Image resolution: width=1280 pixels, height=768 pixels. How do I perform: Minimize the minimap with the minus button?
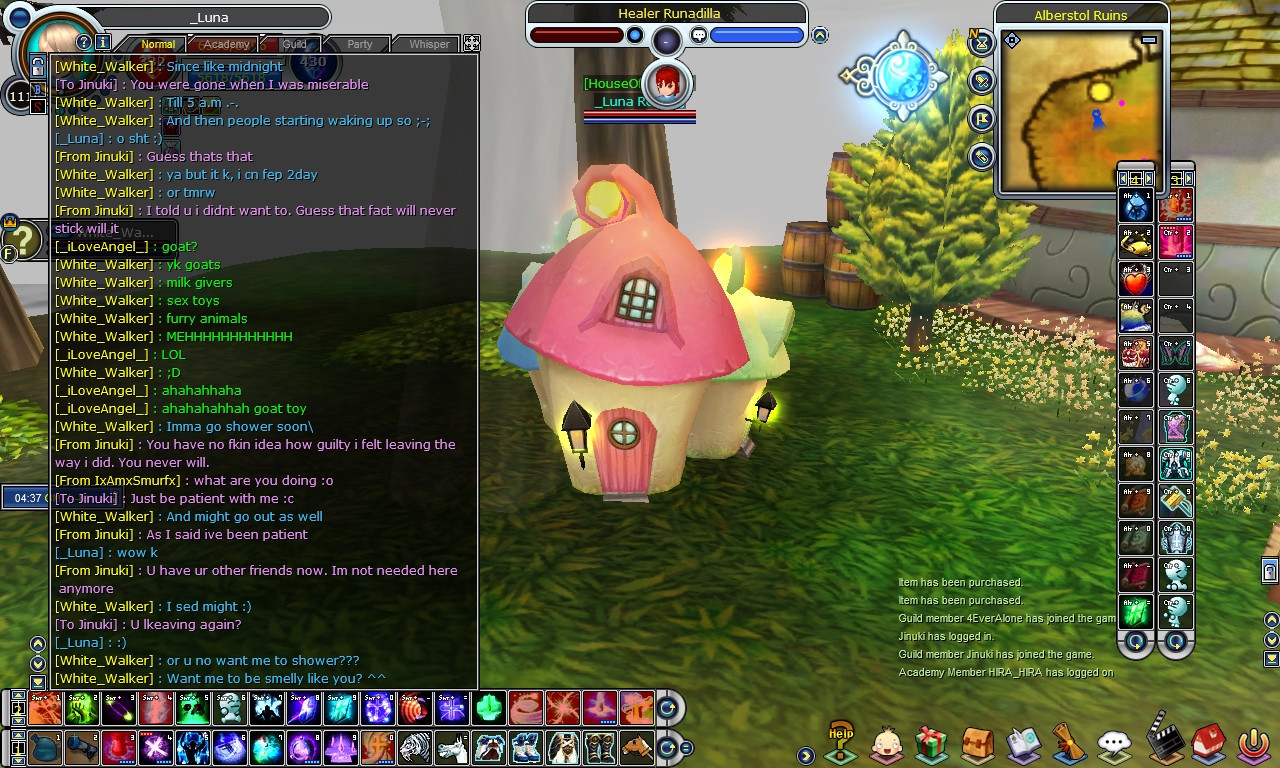1149,40
